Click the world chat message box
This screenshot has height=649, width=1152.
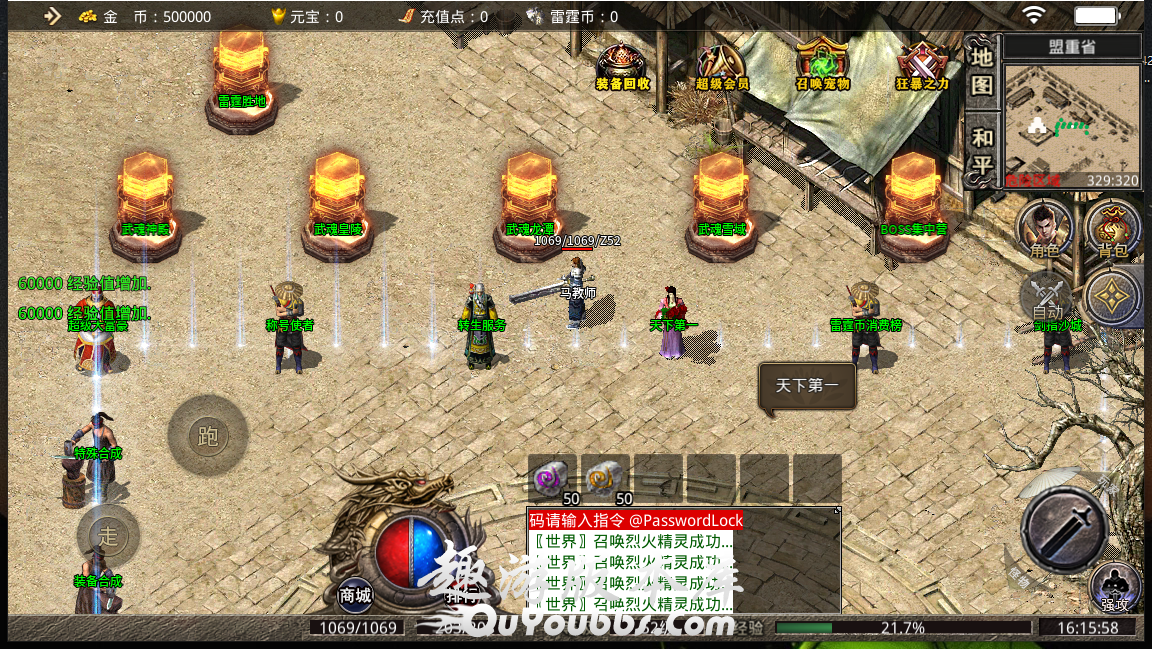(x=682, y=561)
